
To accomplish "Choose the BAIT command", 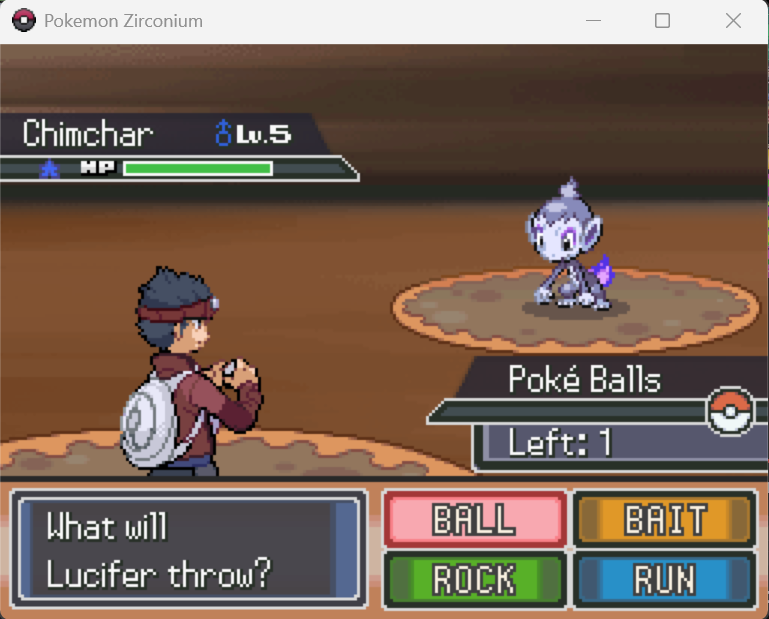I will [664, 520].
